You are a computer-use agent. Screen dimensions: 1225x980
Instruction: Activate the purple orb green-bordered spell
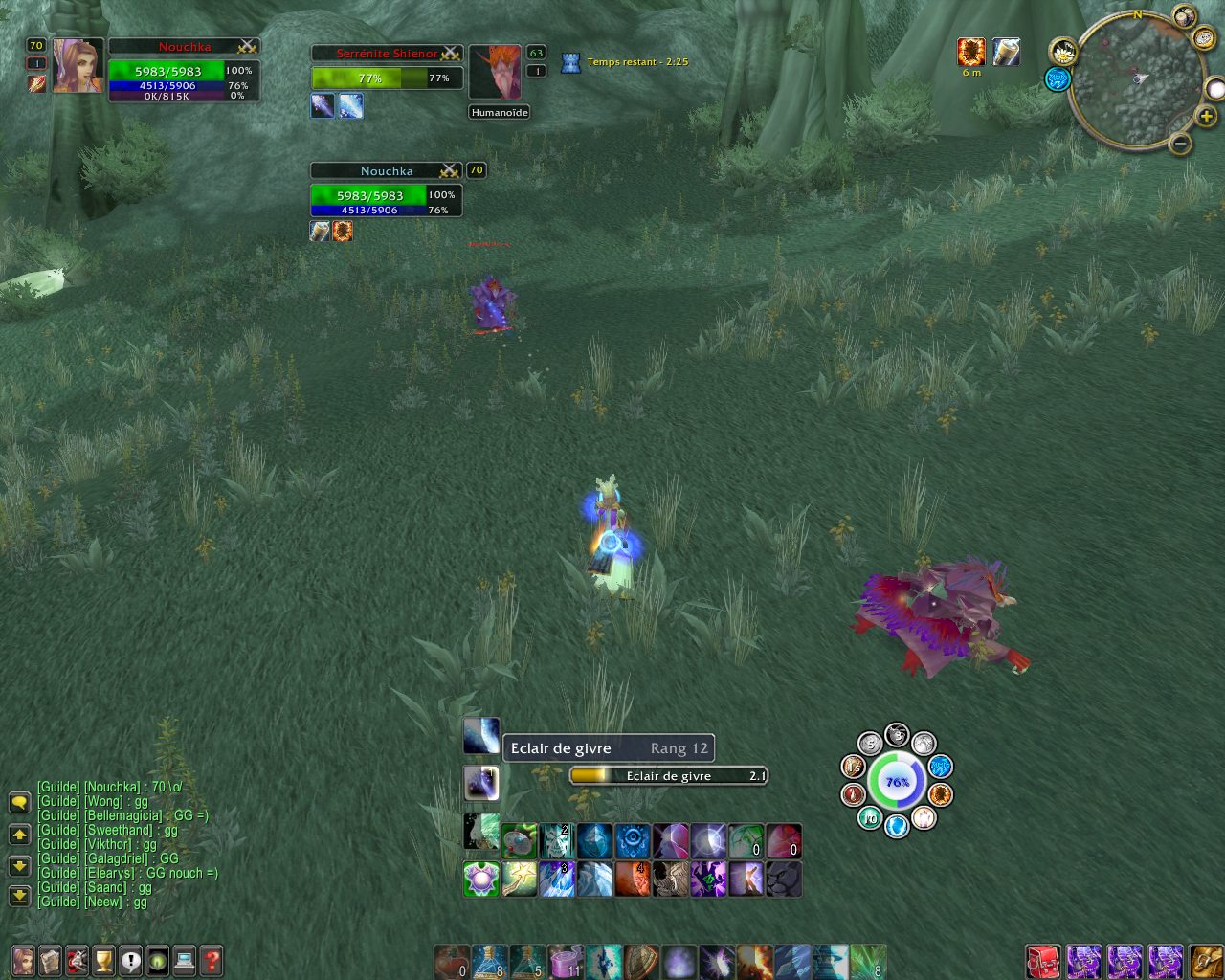[x=480, y=879]
